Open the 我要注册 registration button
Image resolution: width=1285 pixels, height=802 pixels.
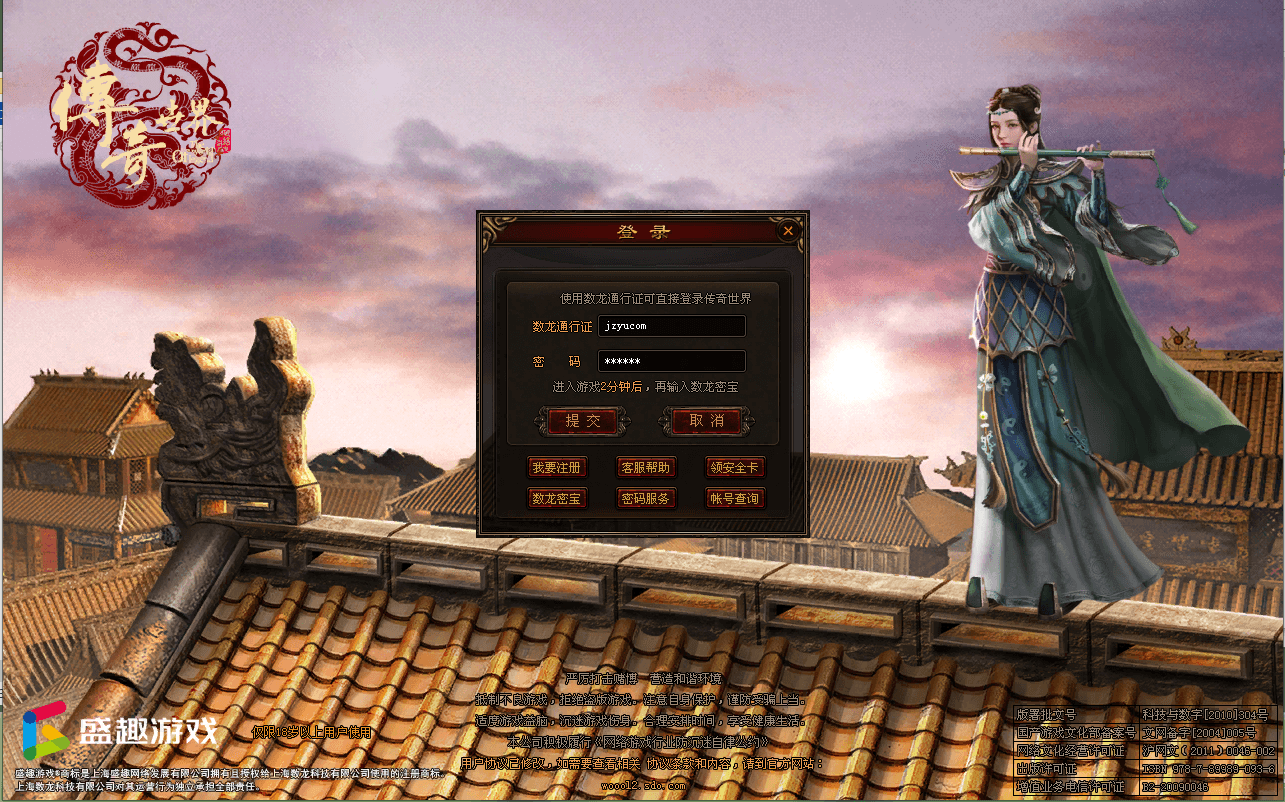[557, 467]
